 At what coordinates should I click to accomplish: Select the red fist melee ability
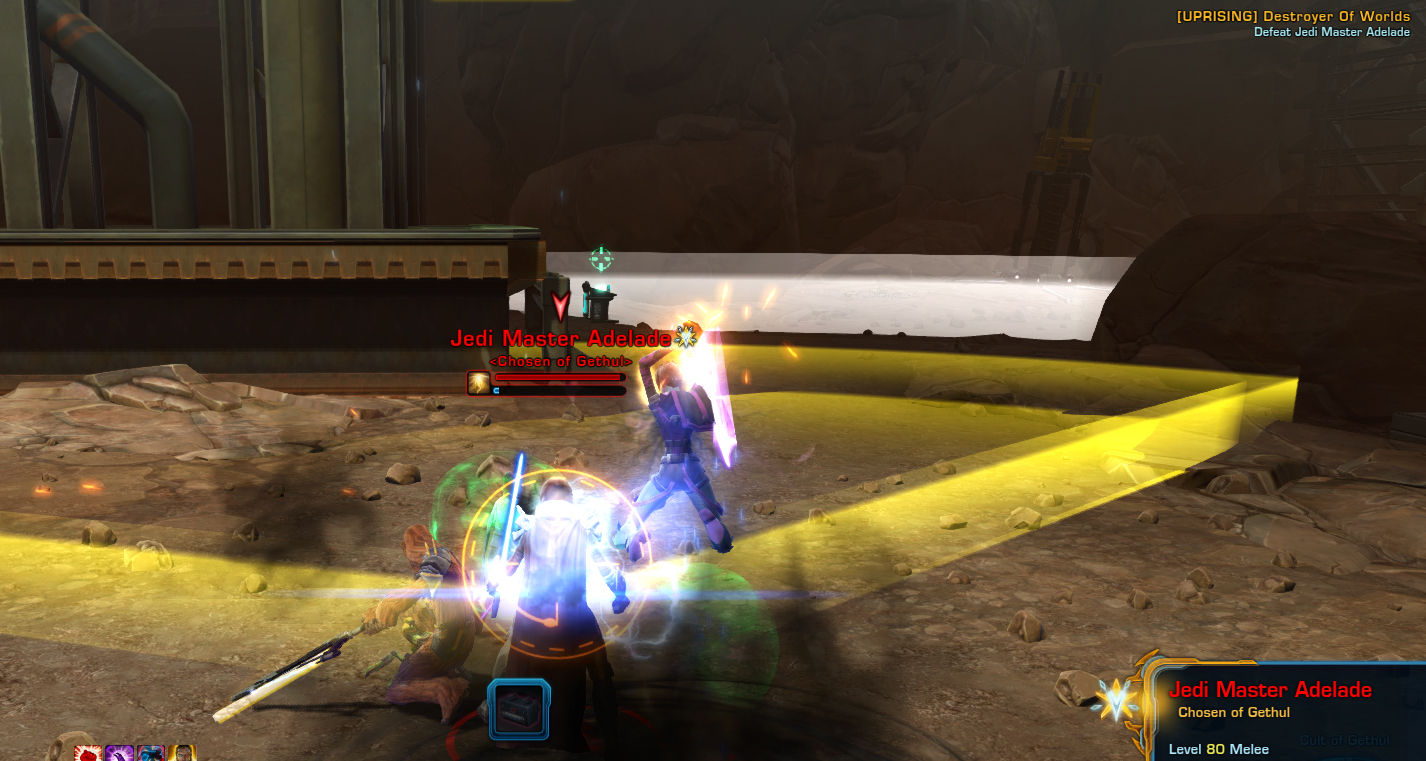pyautogui.click(x=88, y=753)
